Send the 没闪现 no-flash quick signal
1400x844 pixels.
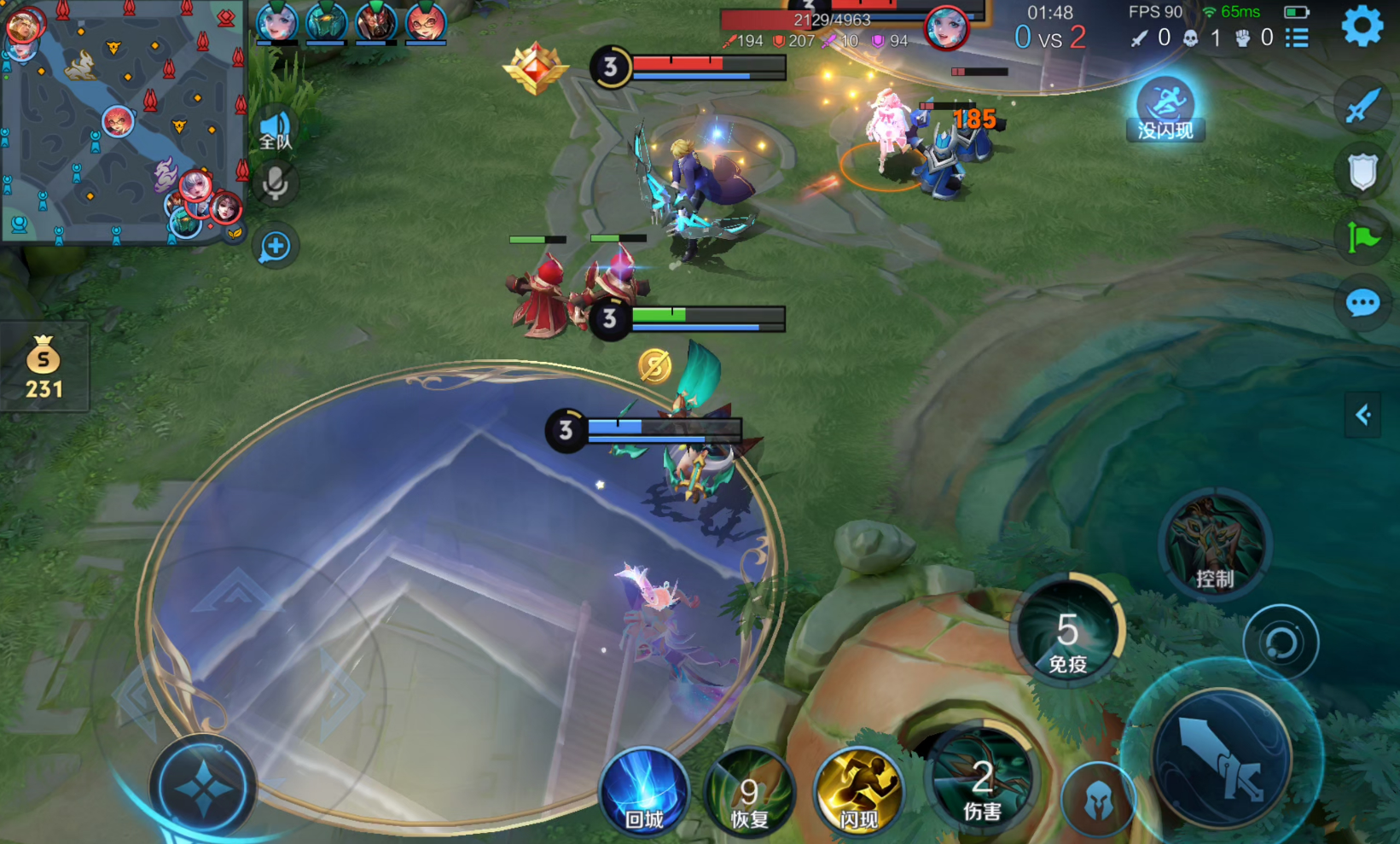click(x=1165, y=108)
